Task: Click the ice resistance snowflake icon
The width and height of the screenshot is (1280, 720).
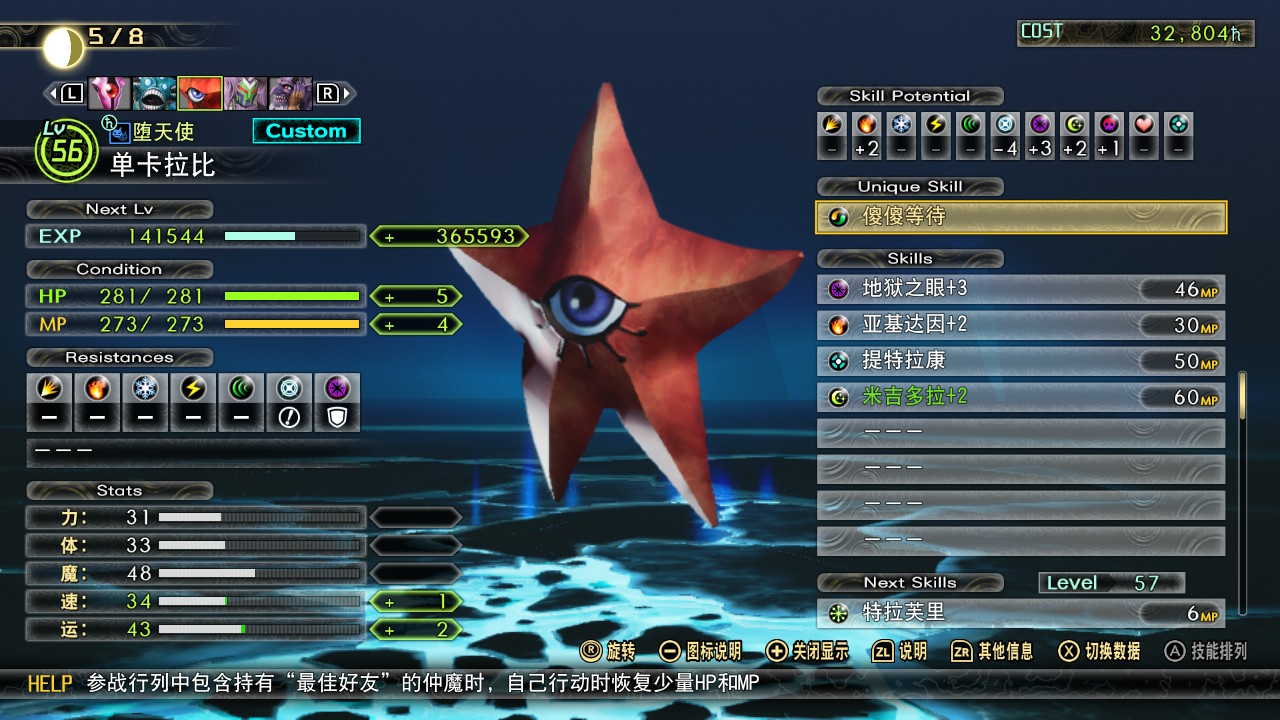Action: click(x=145, y=388)
